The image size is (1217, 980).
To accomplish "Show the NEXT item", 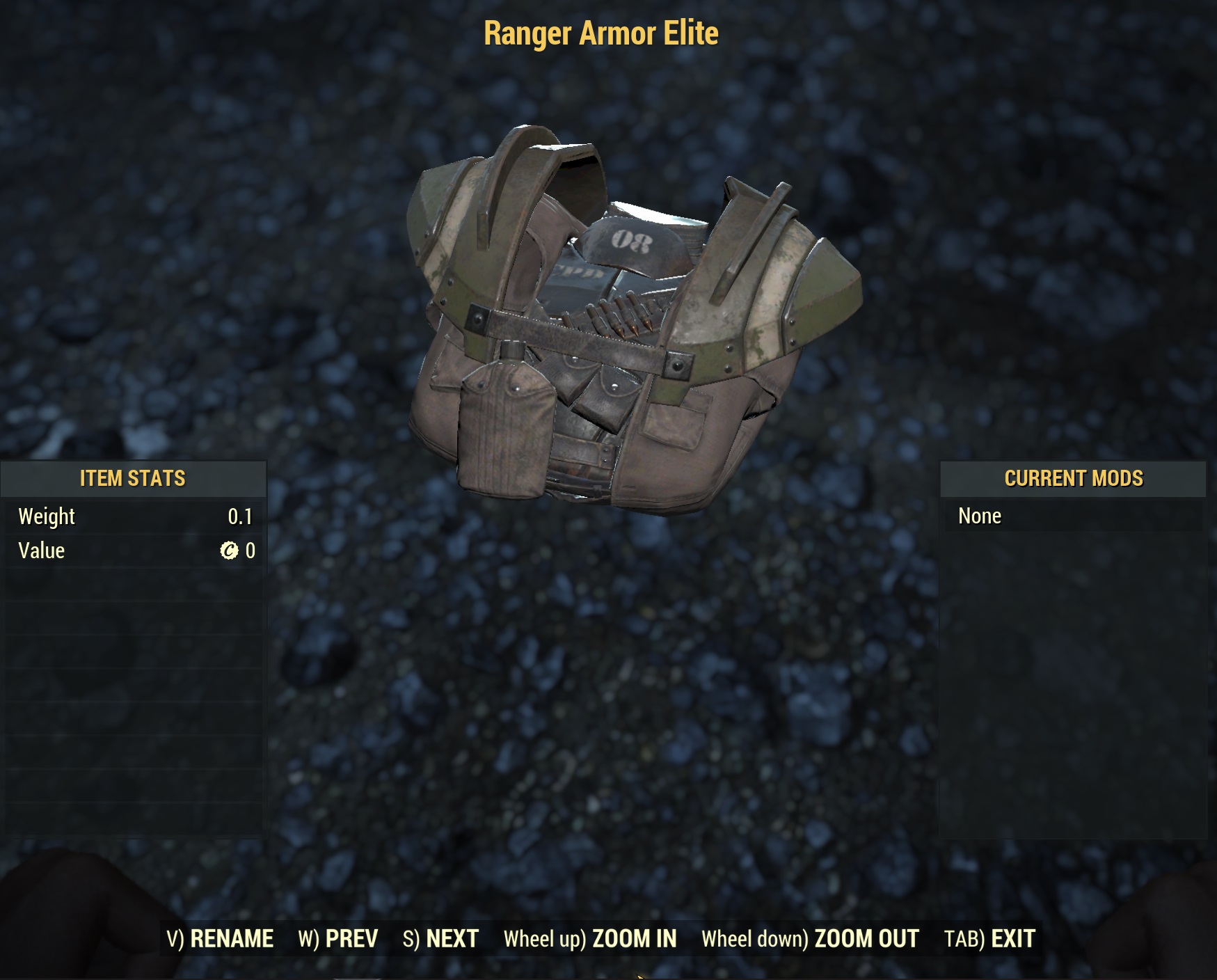I will 440,939.
